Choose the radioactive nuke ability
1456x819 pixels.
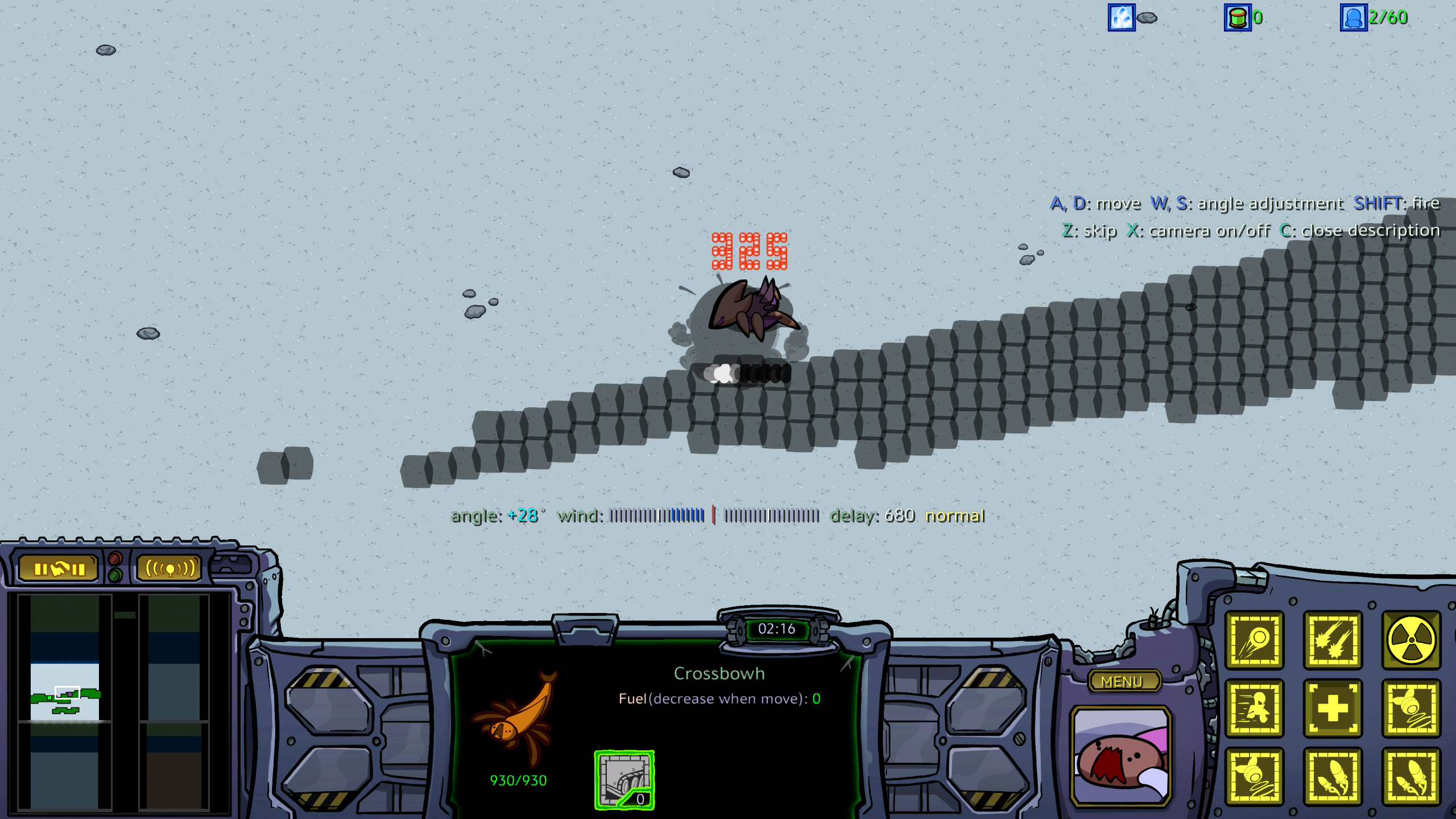click(x=1411, y=640)
